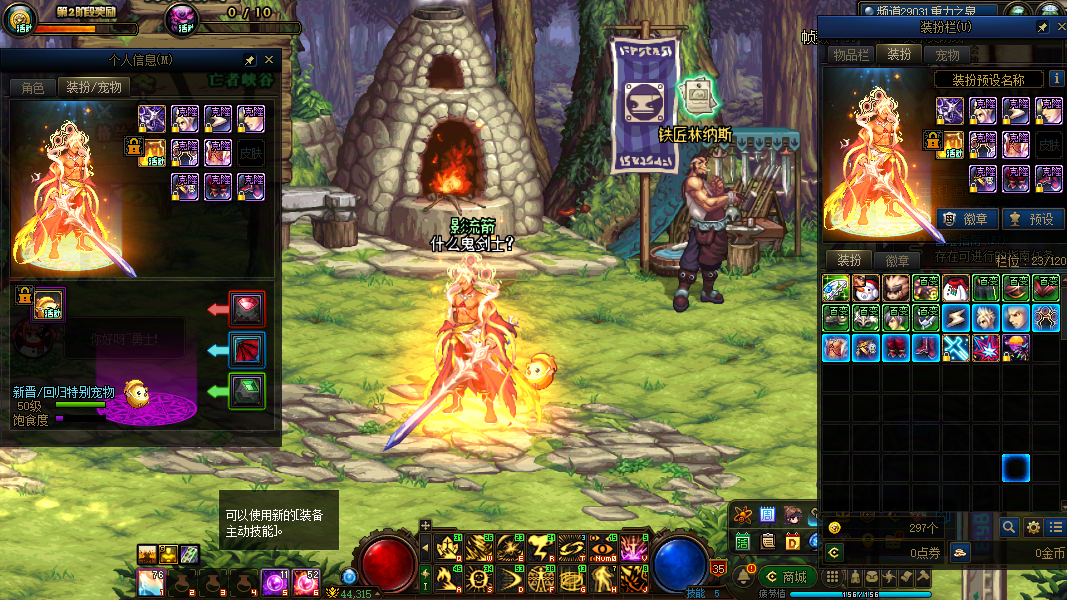
Task: Open inventory settings with the gear button
Action: coord(1033,527)
